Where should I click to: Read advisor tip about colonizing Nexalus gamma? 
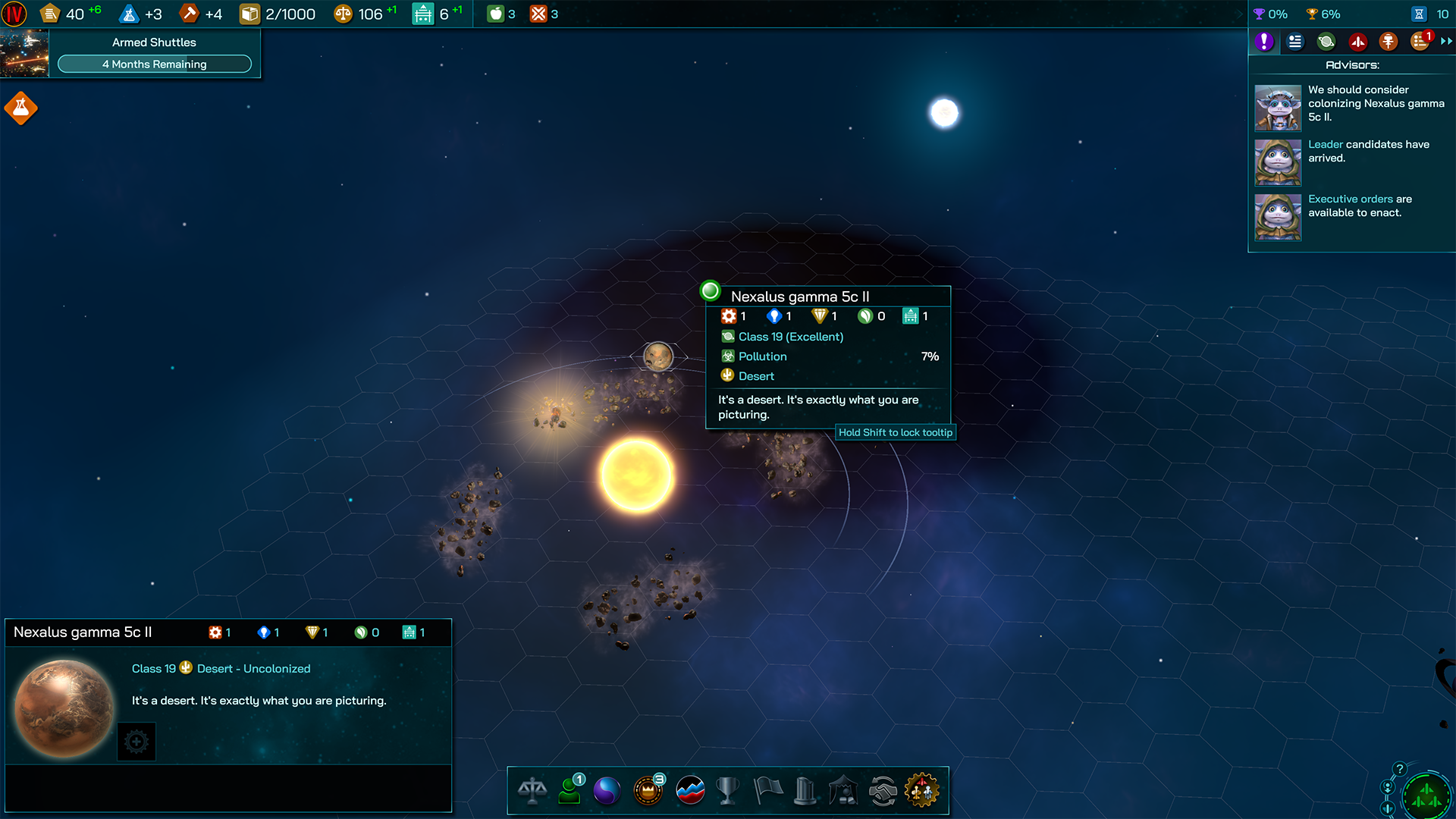[x=1375, y=103]
